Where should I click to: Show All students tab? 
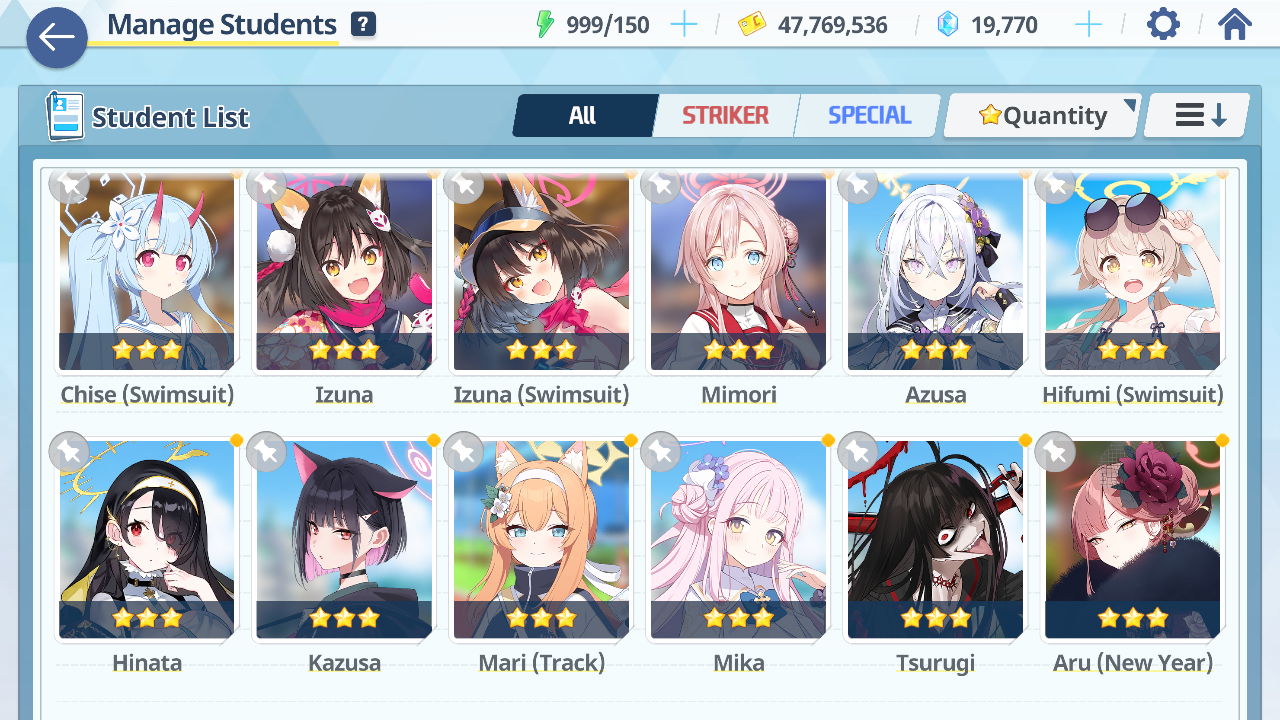583,116
